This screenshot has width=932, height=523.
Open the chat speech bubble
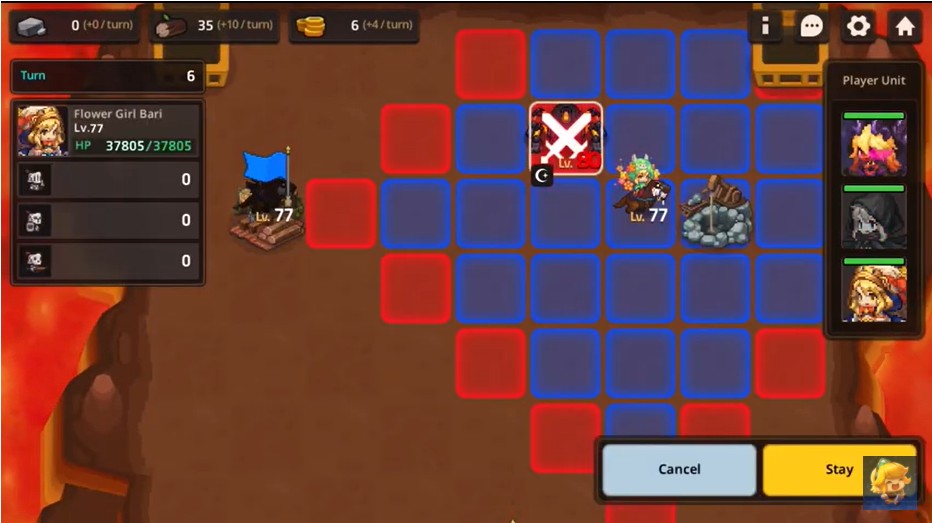tap(811, 26)
